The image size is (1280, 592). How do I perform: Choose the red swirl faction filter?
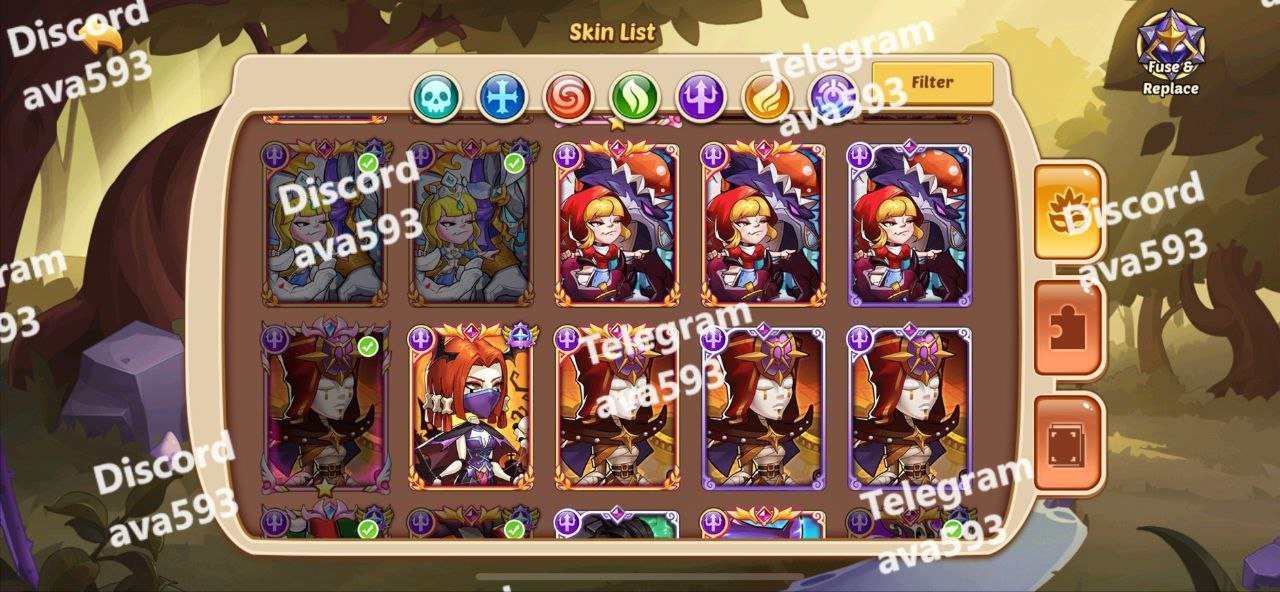569,97
